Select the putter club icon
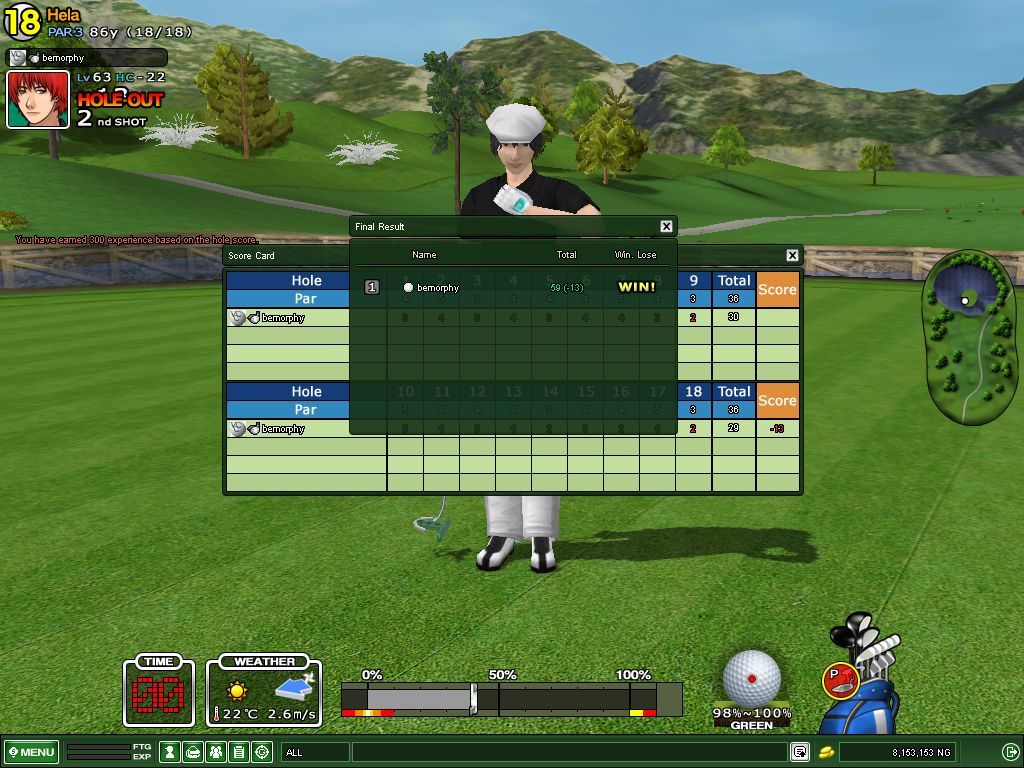1024x768 pixels. click(x=840, y=680)
